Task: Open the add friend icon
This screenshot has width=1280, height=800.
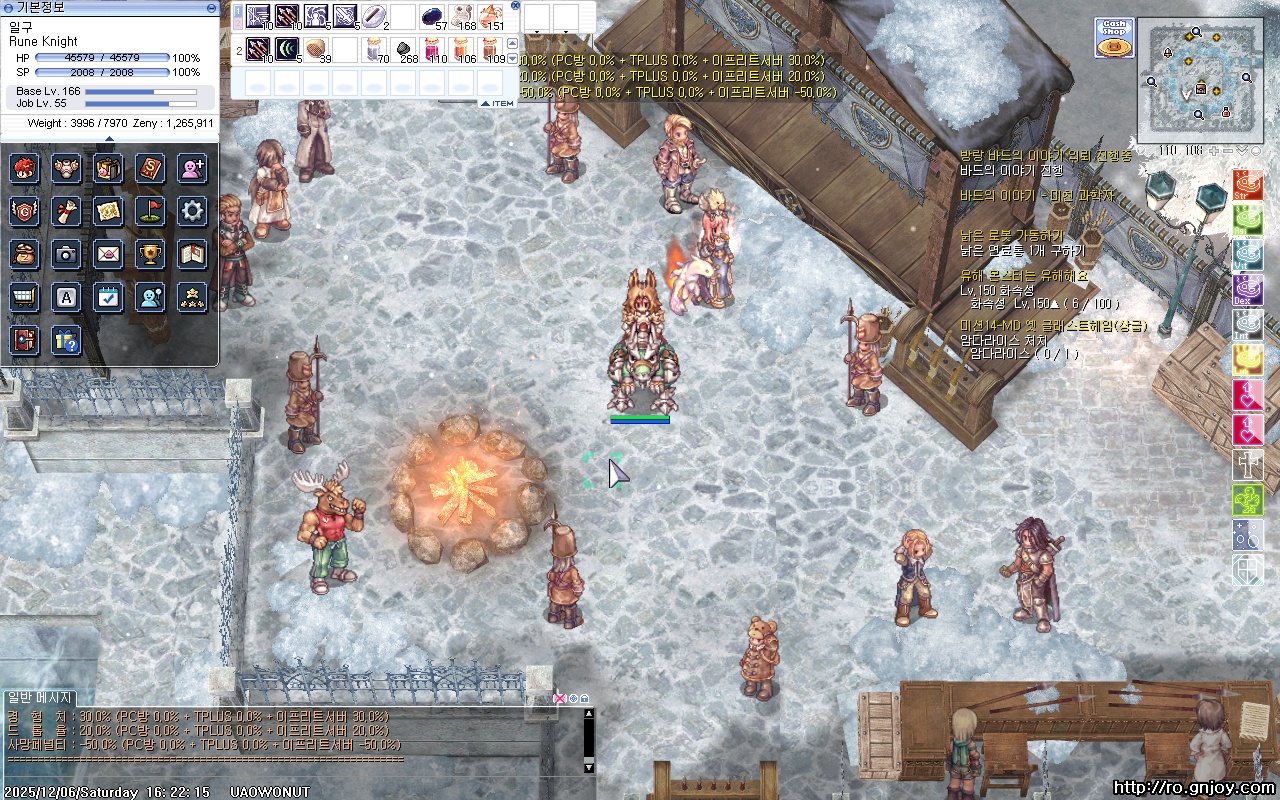Action: pos(192,168)
